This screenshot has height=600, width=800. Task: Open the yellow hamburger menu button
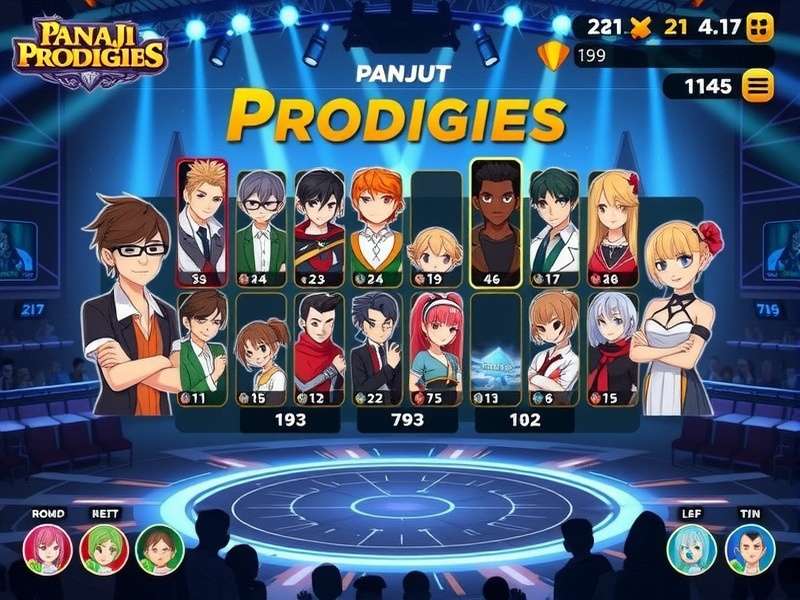pos(757,87)
